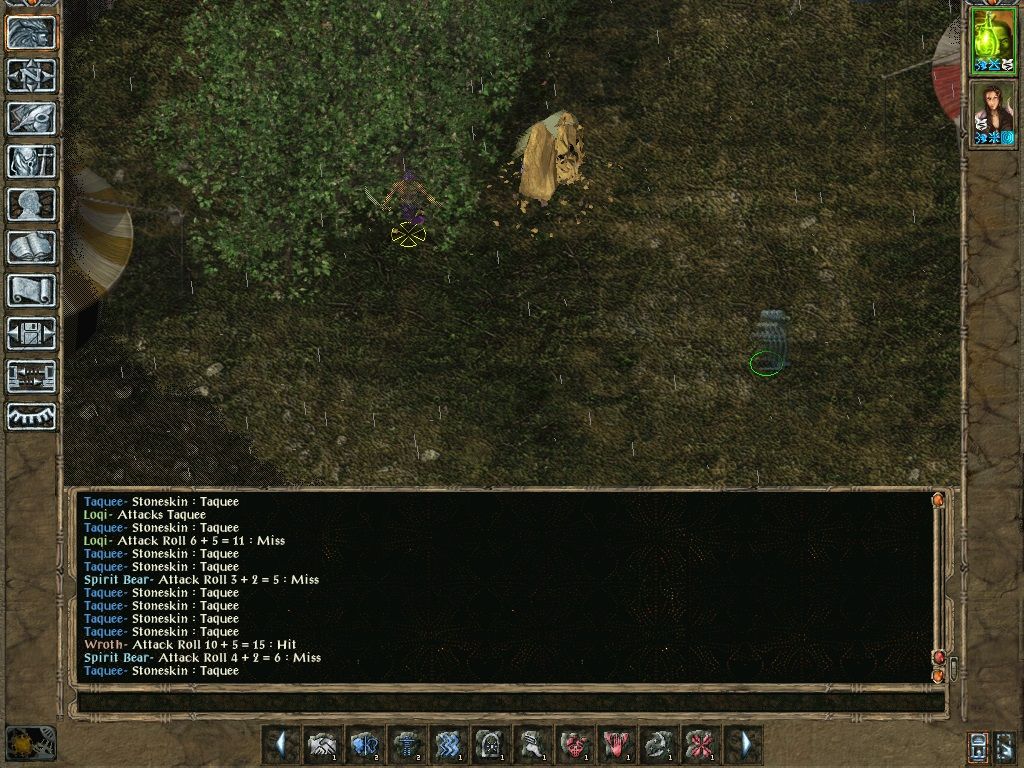Cast the red downward-triangle spell icon
The width and height of the screenshot is (1024, 768).
click(616, 744)
